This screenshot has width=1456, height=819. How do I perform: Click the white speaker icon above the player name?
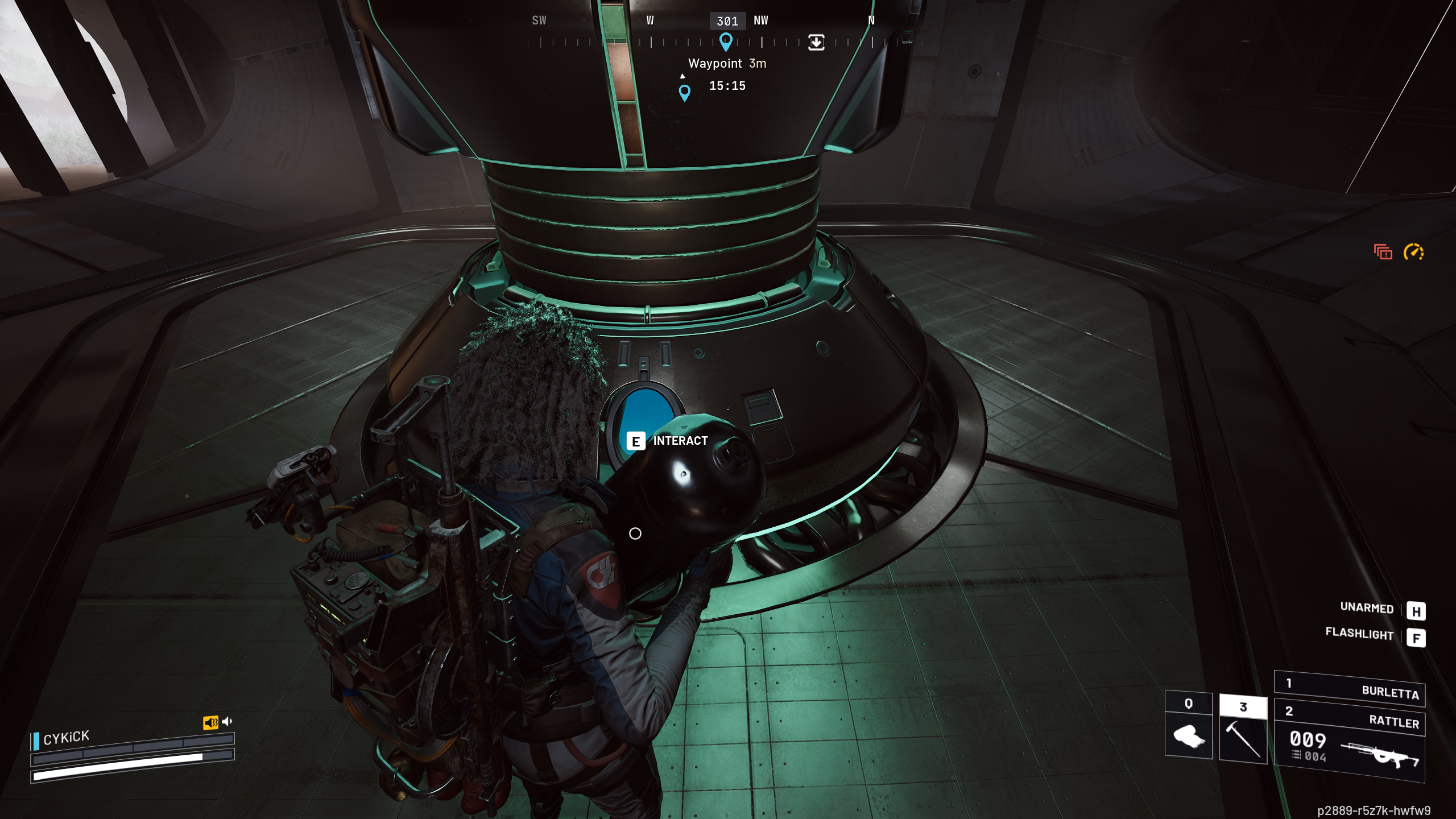coord(227,722)
